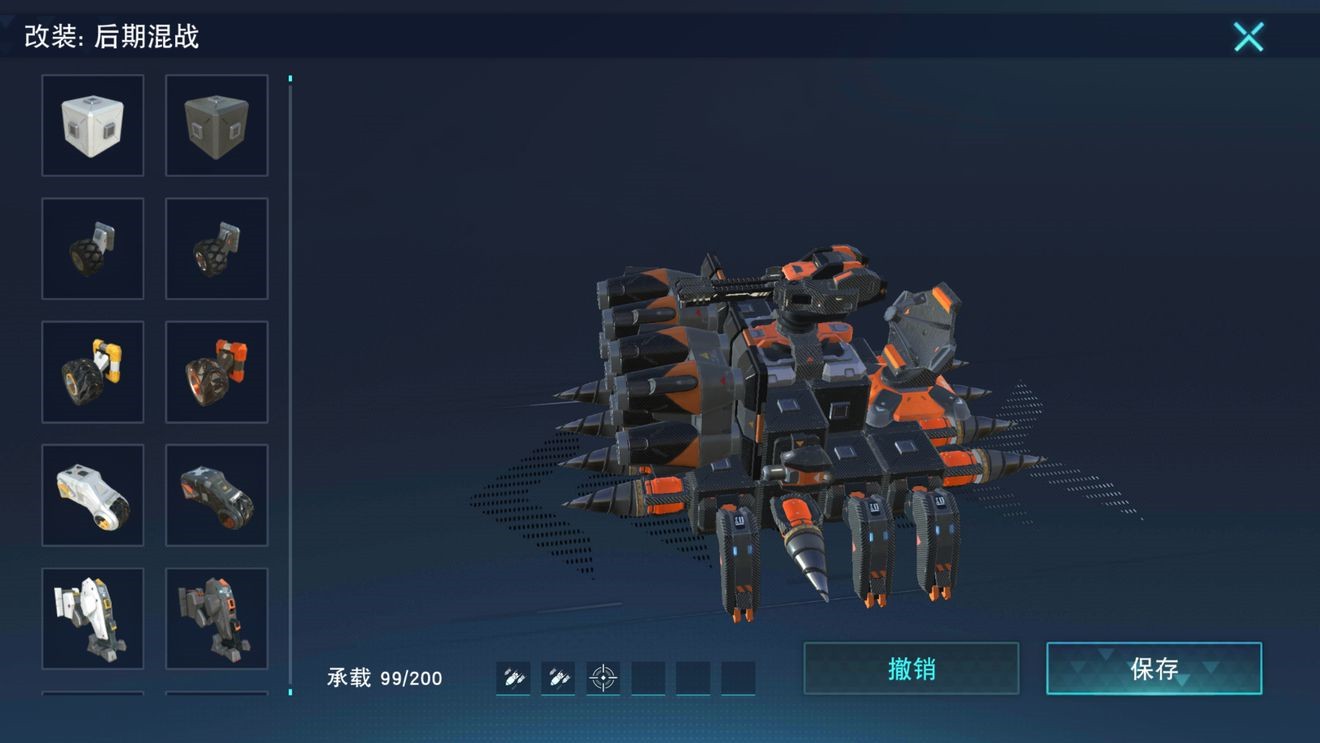Choose the dark tracked wheel part

pyautogui.click(x=216, y=495)
